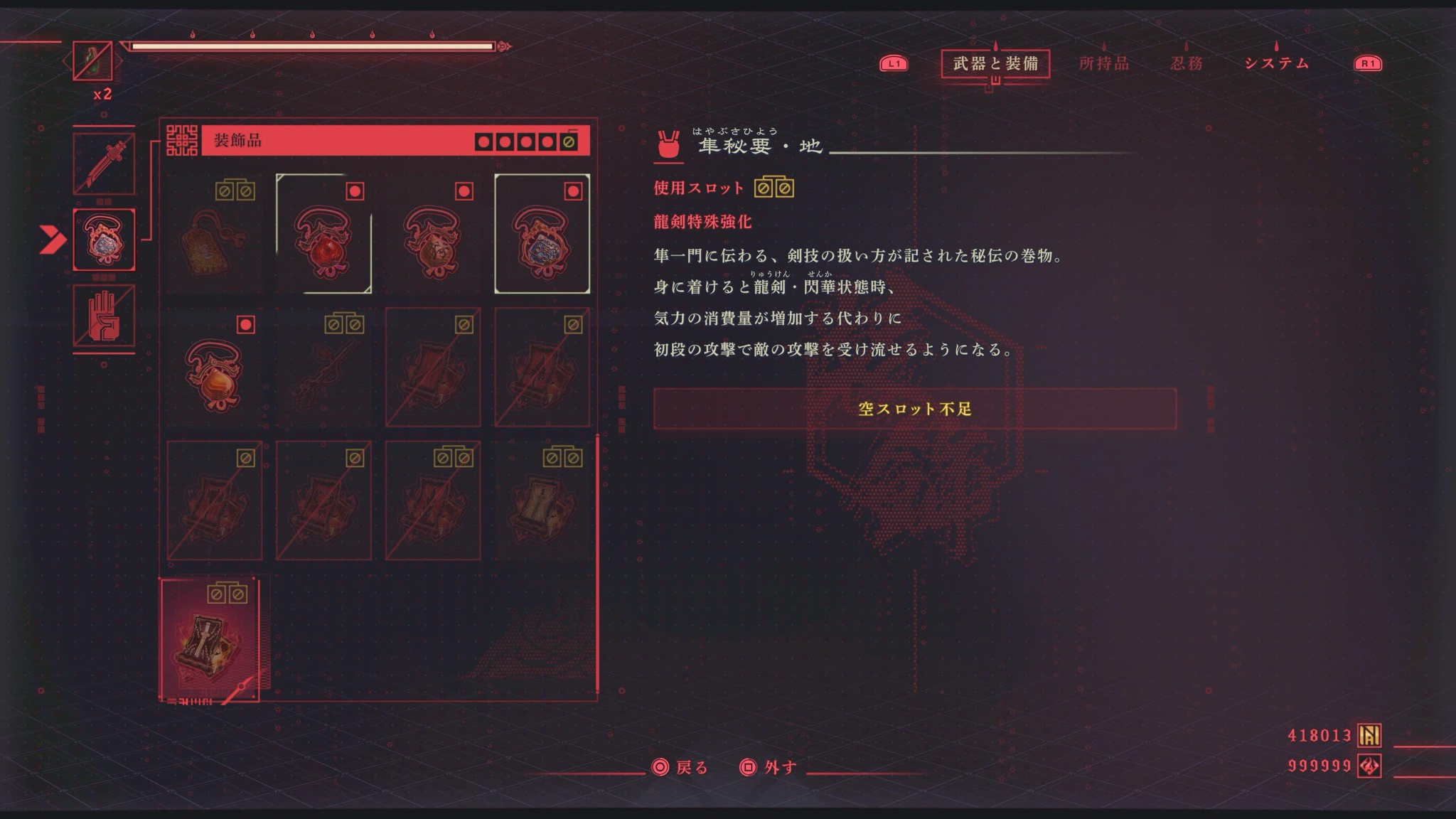Go to the 忍務 tab
The height and width of the screenshot is (819, 1456).
pos(1187,64)
